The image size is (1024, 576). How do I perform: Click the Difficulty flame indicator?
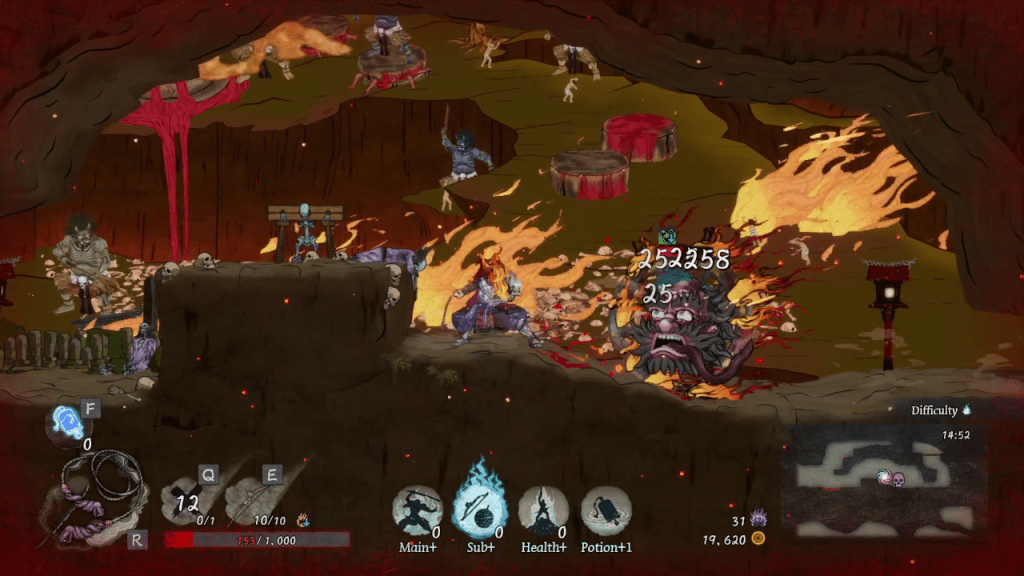(x=967, y=410)
